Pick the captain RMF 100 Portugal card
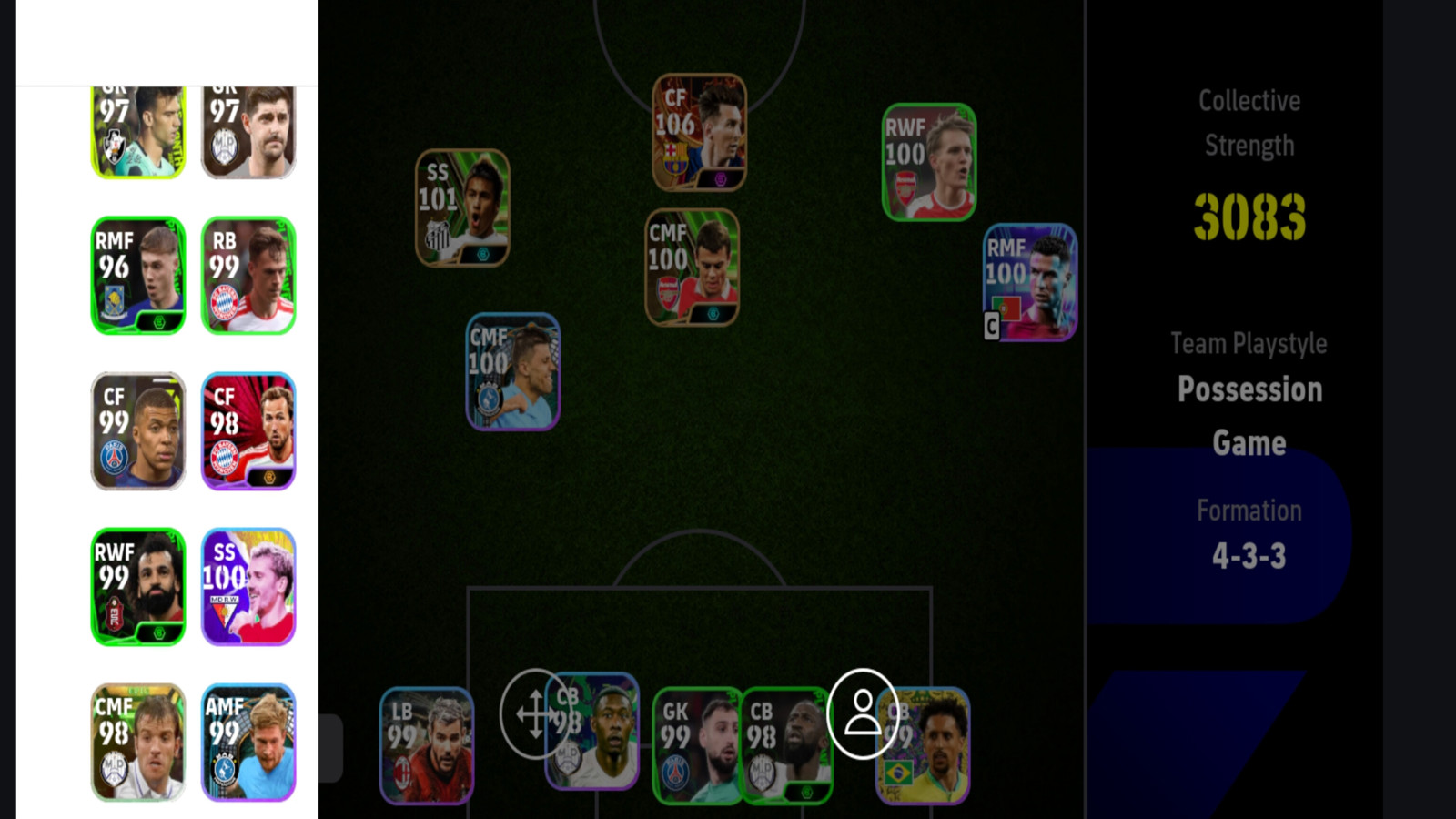 [x=1030, y=283]
